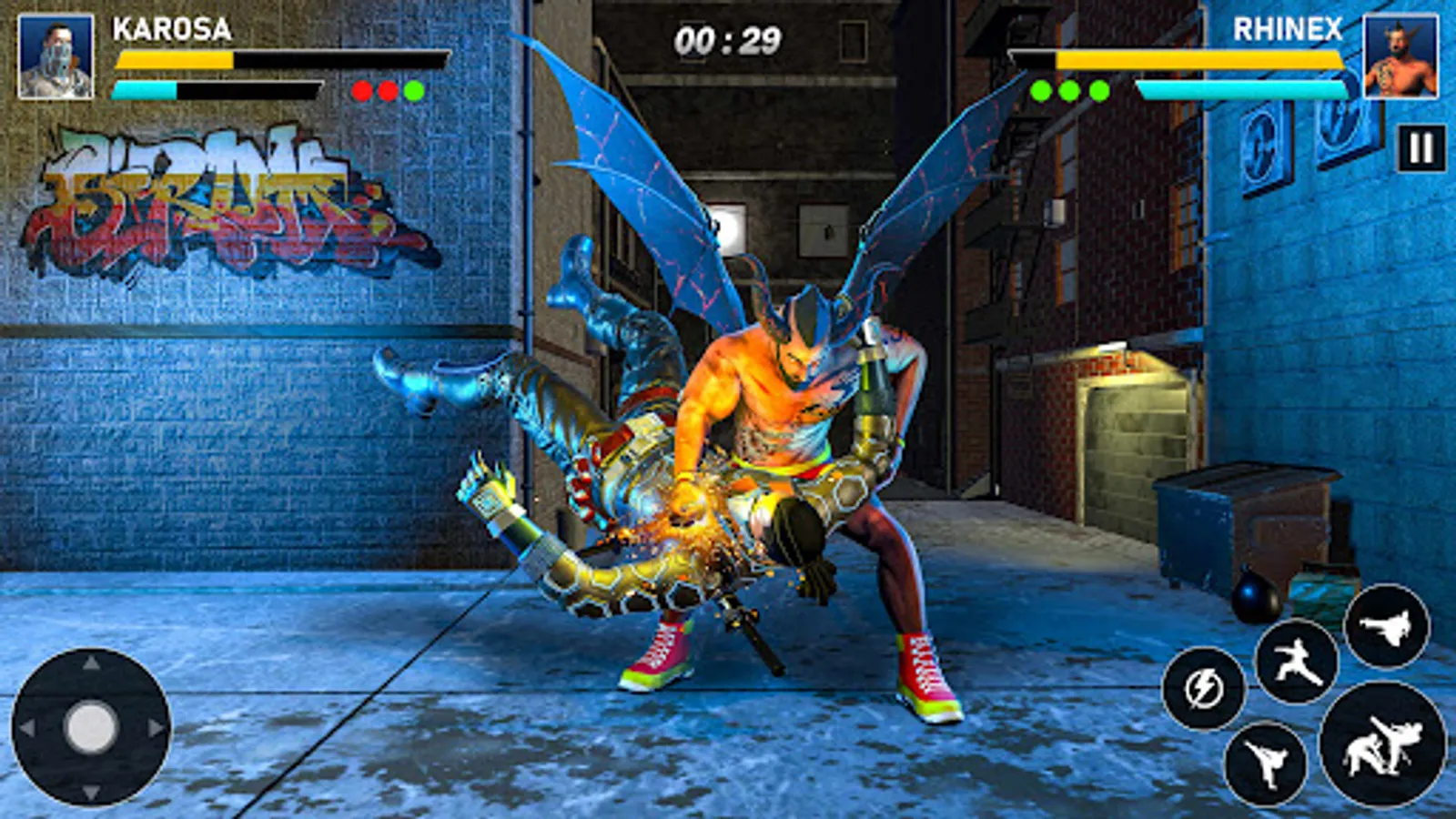Tap a green round indicator dot beside RHINEX
This screenshot has height=819, width=1456.
[x=1039, y=90]
